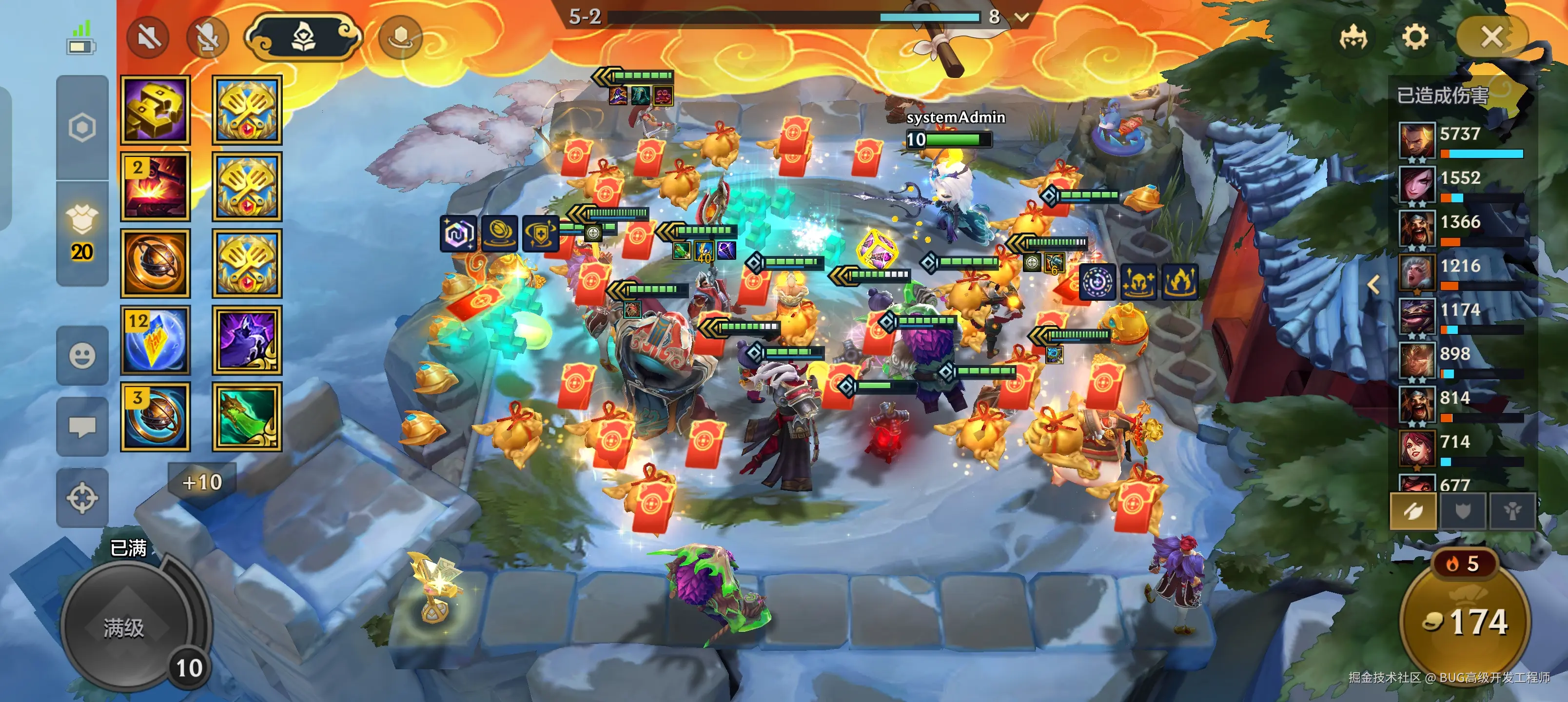
Task: Collapse the damage panel with left arrow
Action: click(1374, 284)
